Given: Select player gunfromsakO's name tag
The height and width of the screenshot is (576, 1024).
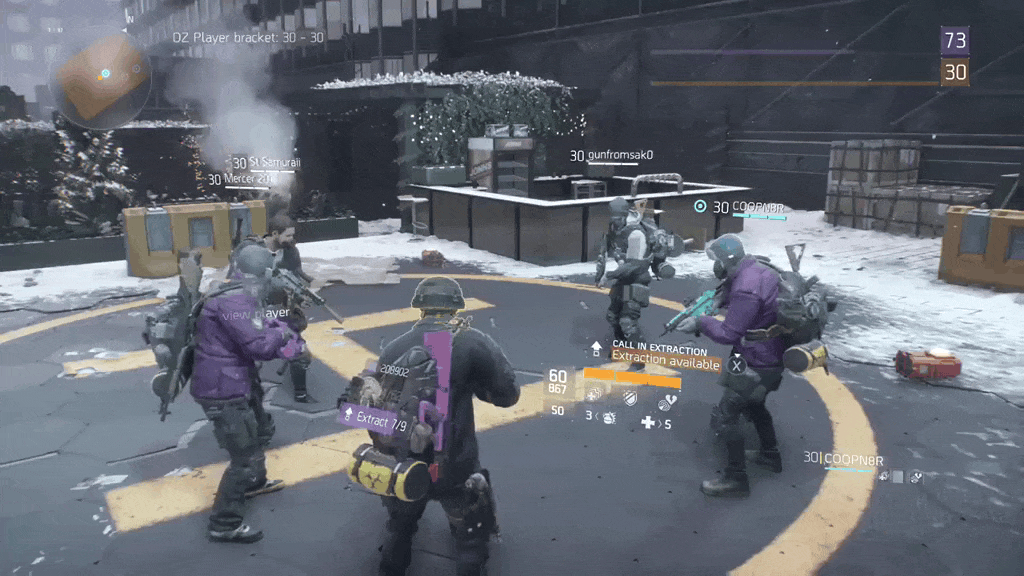Looking at the screenshot, I should pyautogui.click(x=611, y=156).
